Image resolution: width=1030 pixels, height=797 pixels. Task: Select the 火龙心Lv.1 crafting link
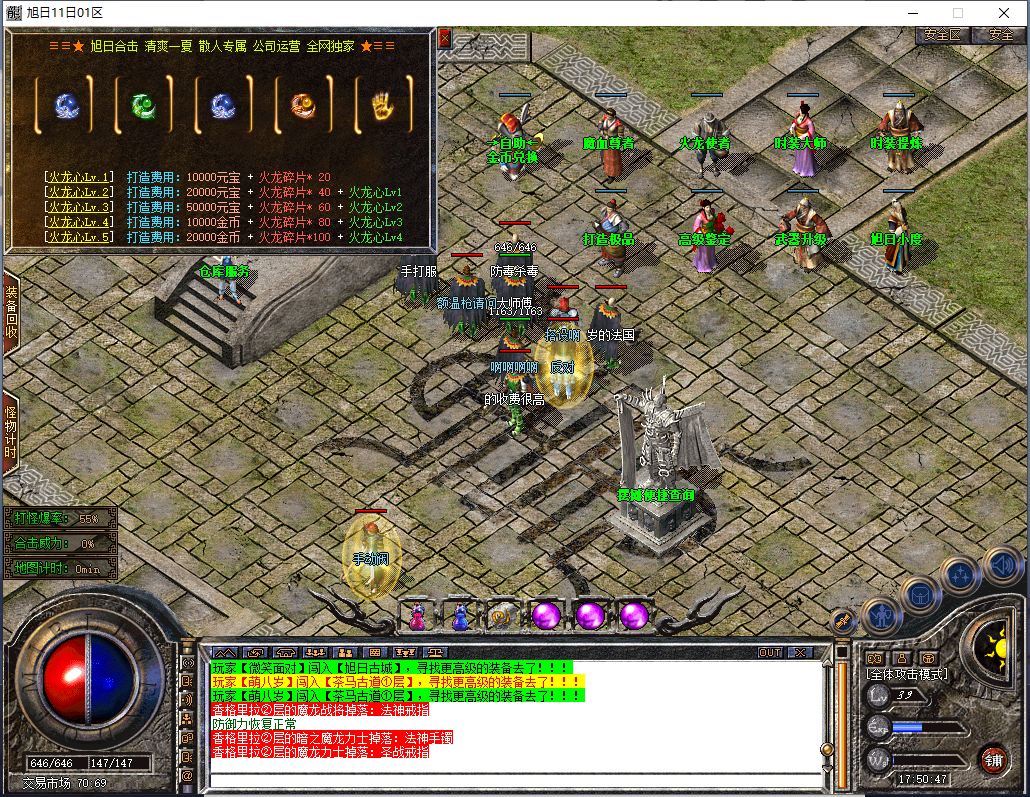pos(79,177)
